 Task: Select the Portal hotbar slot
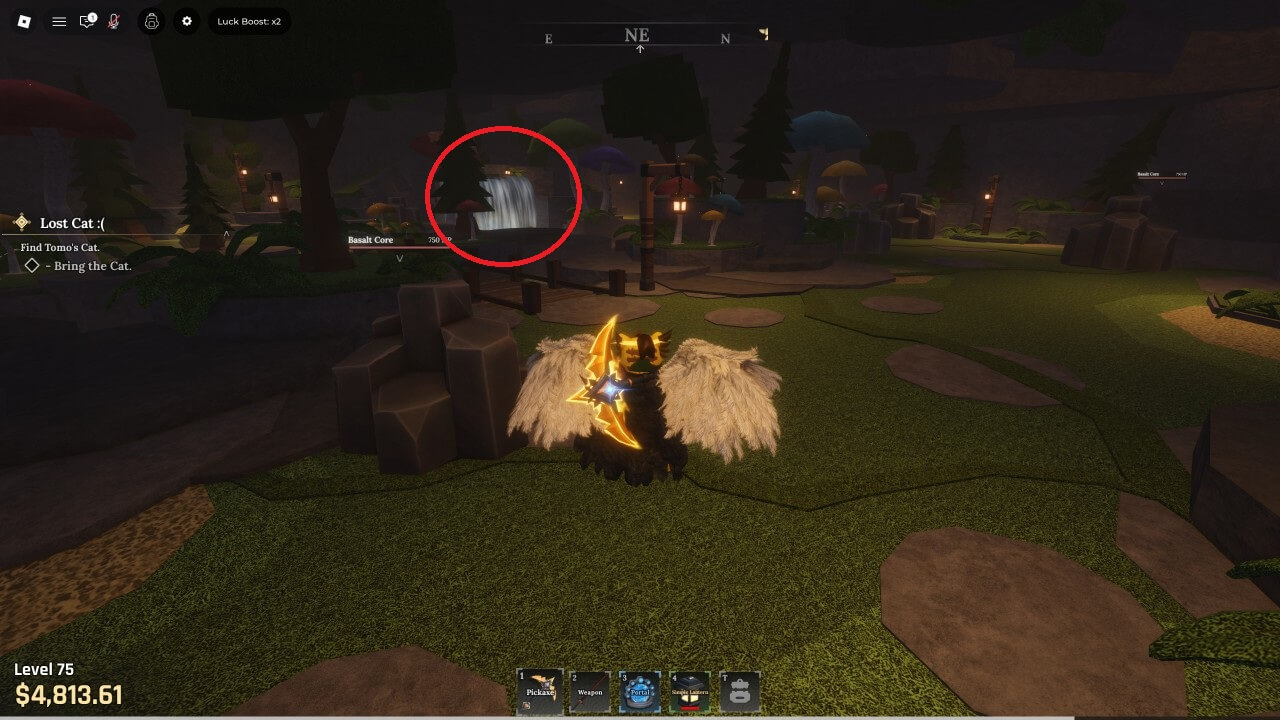(640, 692)
